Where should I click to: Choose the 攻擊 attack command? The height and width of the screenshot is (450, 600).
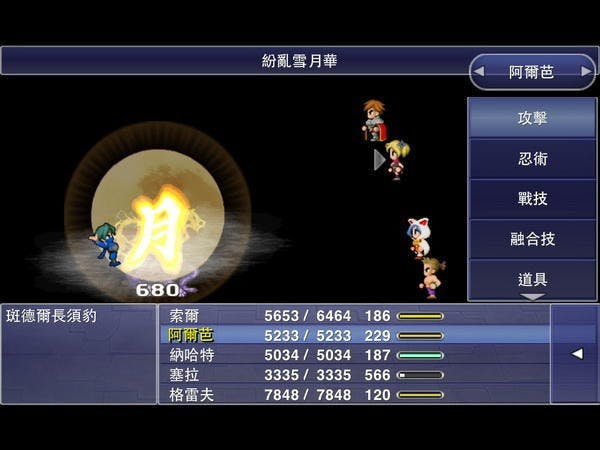[532, 119]
